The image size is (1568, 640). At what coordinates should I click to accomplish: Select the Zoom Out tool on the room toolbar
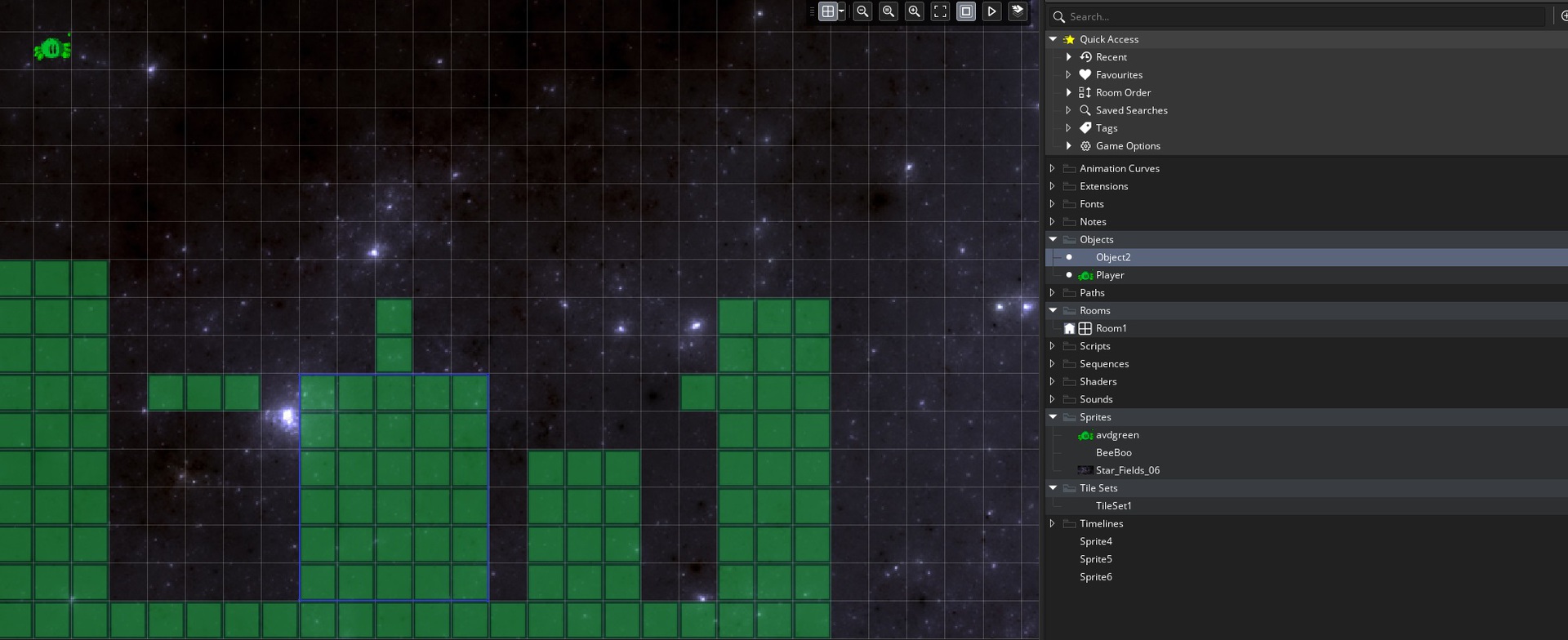click(862, 11)
